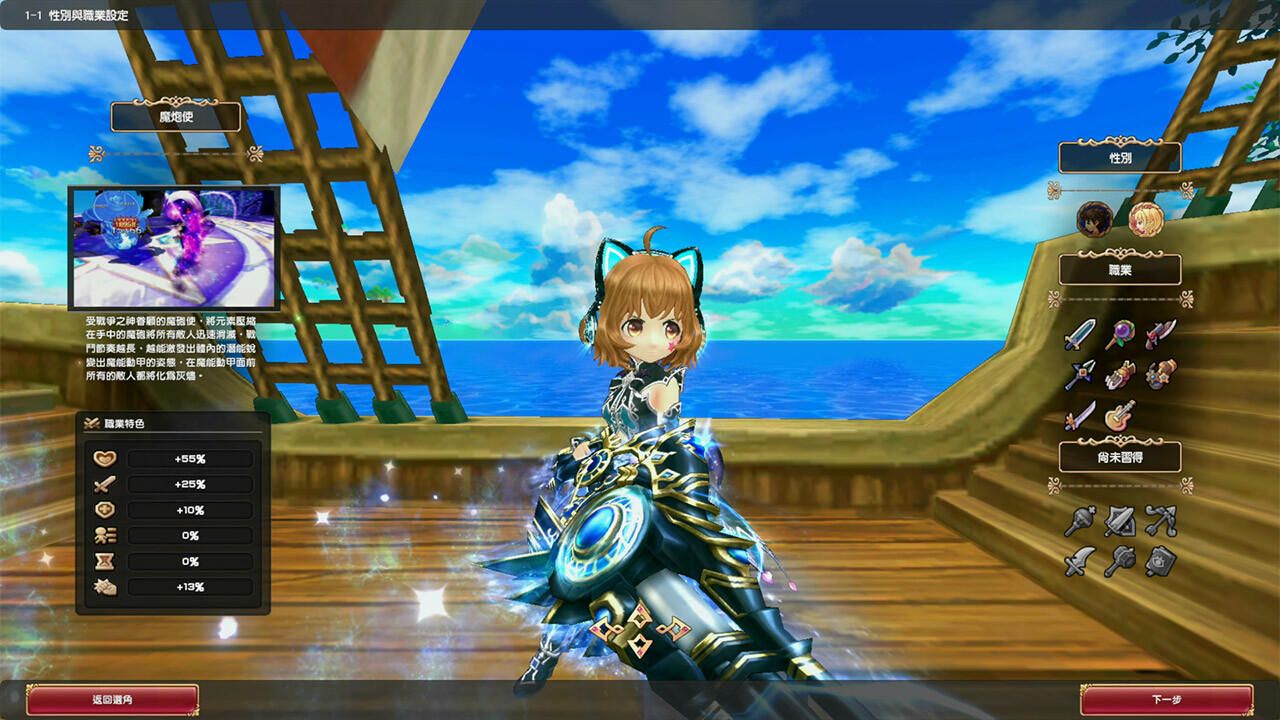Image resolution: width=1280 pixels, height=720 pixels.
Task: Click the 職業 class header
Action: 1118,269
